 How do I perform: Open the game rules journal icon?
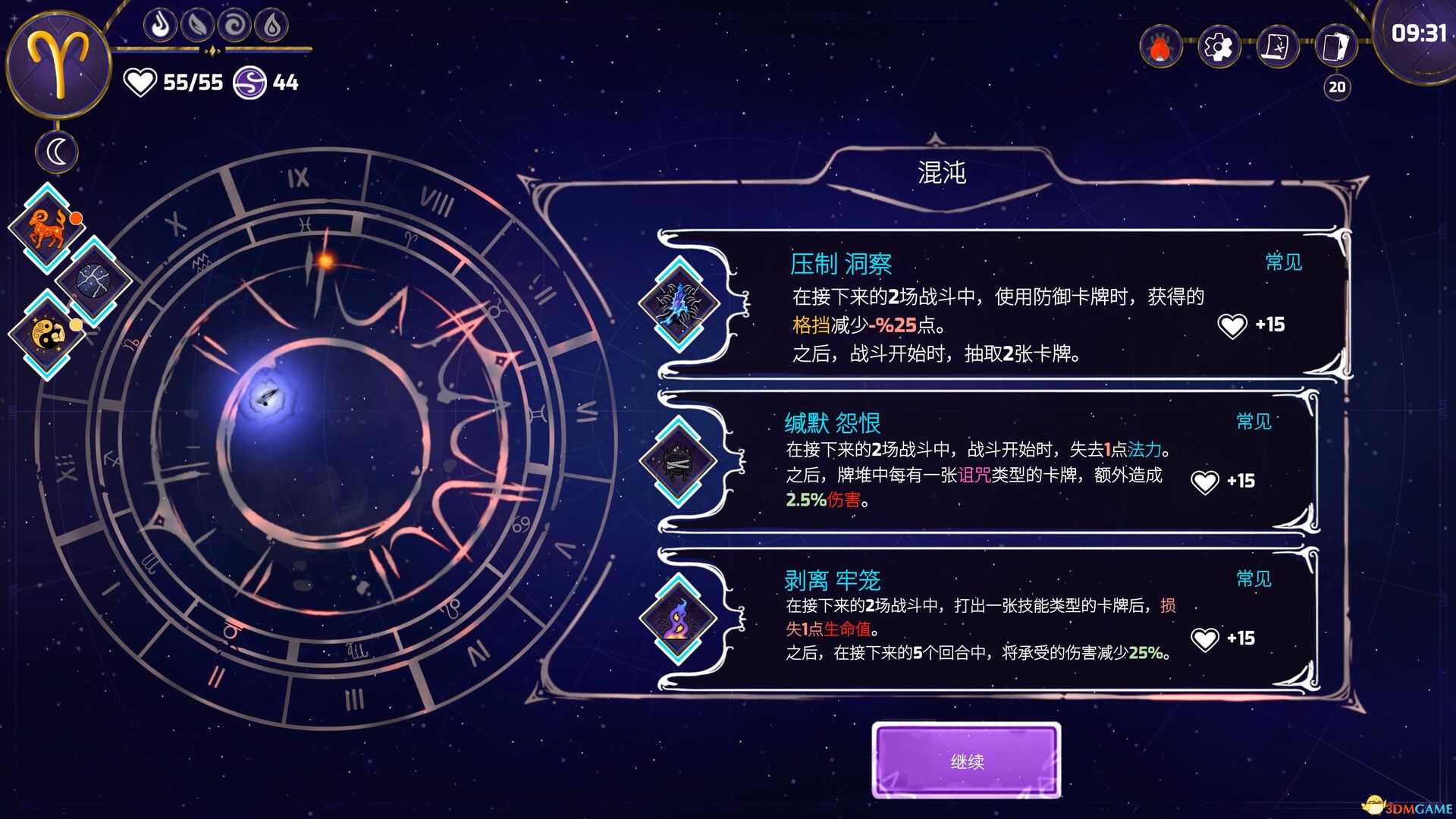1279,46
